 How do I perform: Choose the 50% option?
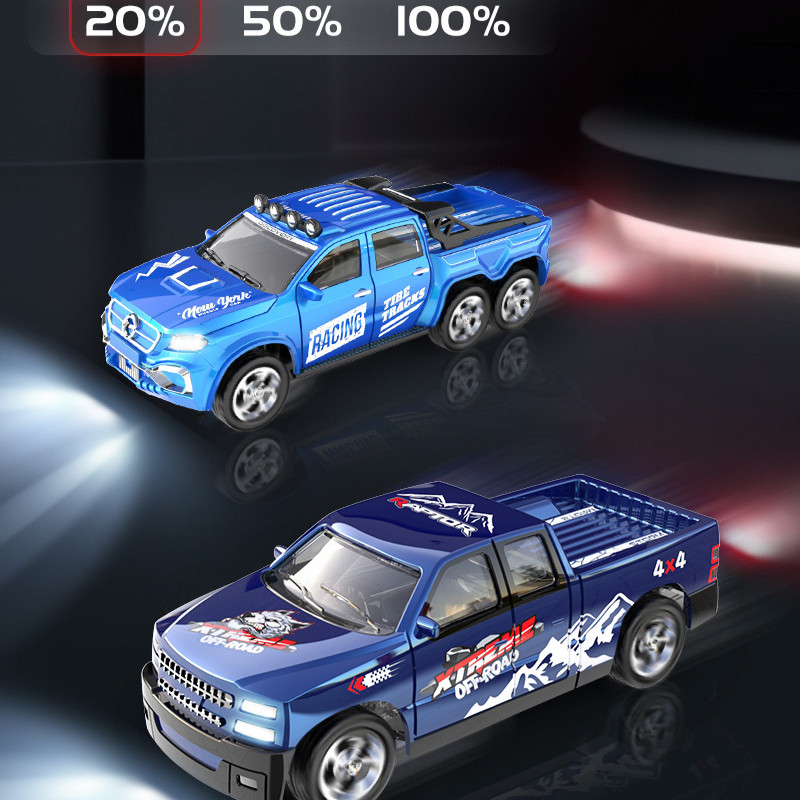coord(292,22)
